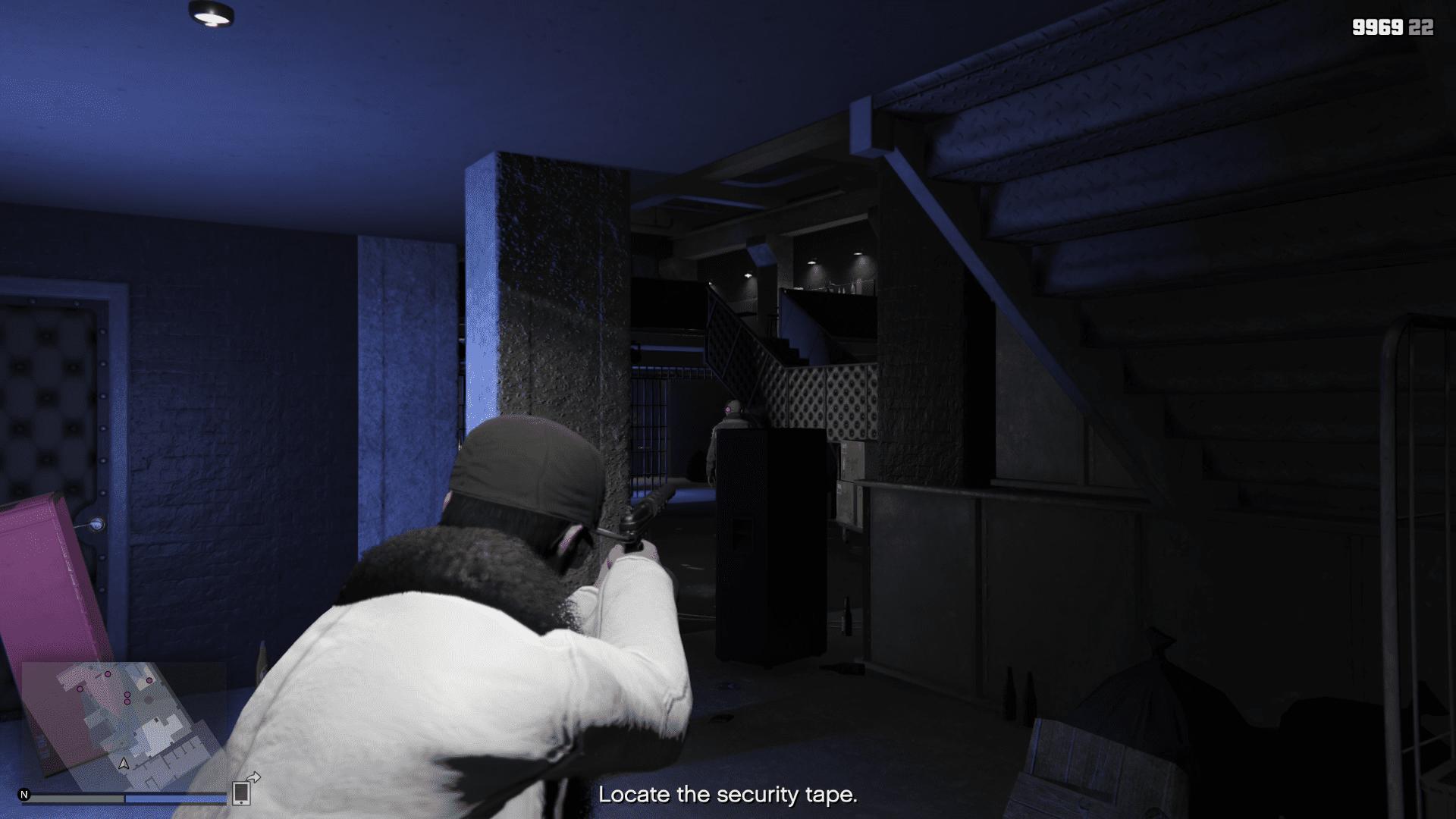Select the leftmost pink blip on the minimap
The width and height of the screenshot is (1456, 819).
80,689
